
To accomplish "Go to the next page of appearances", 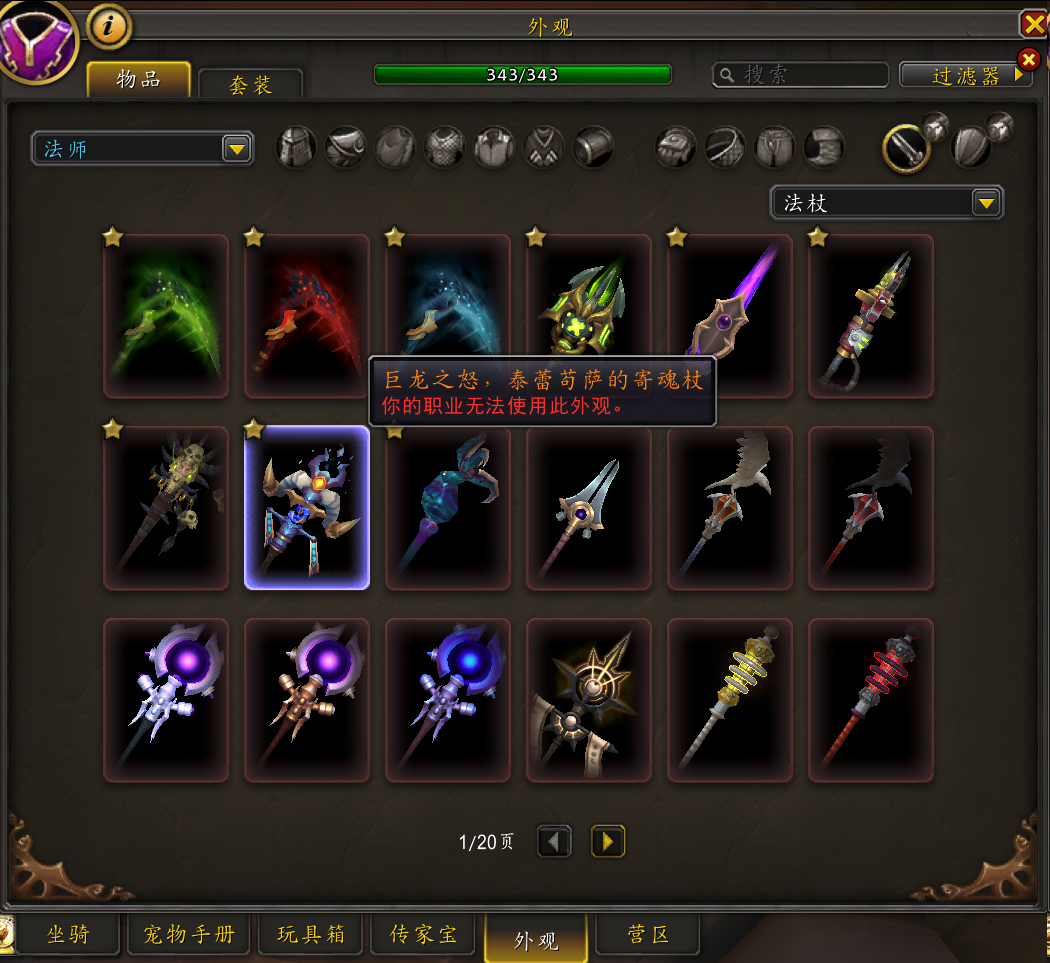I will click(608, 841).
